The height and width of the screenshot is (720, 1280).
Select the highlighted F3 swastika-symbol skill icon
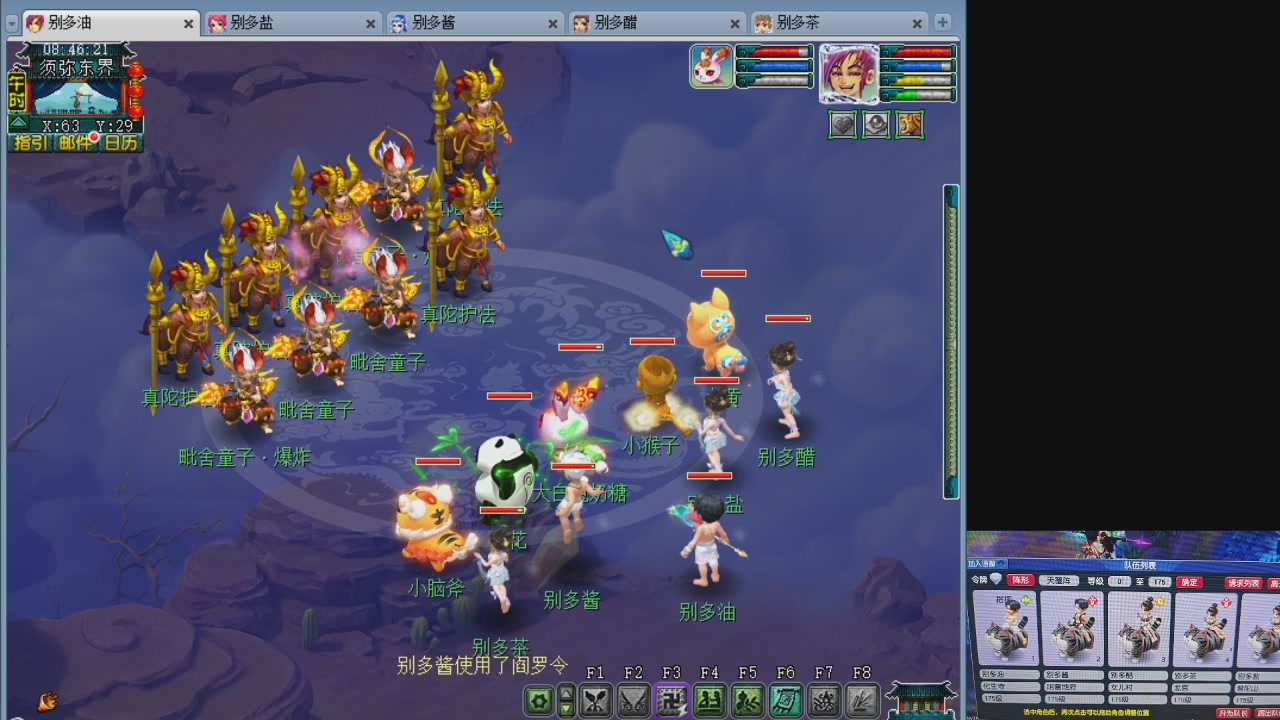pos(671,700)
